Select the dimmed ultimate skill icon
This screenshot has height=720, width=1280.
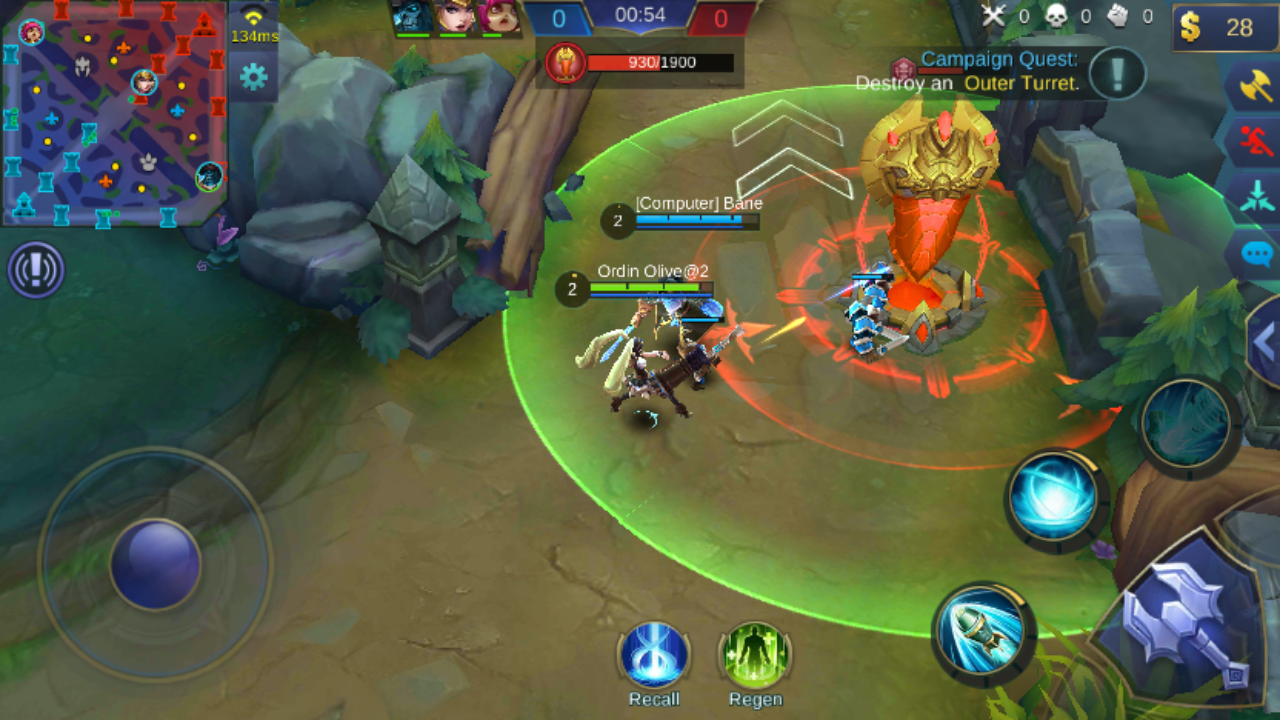(1187, 423)
